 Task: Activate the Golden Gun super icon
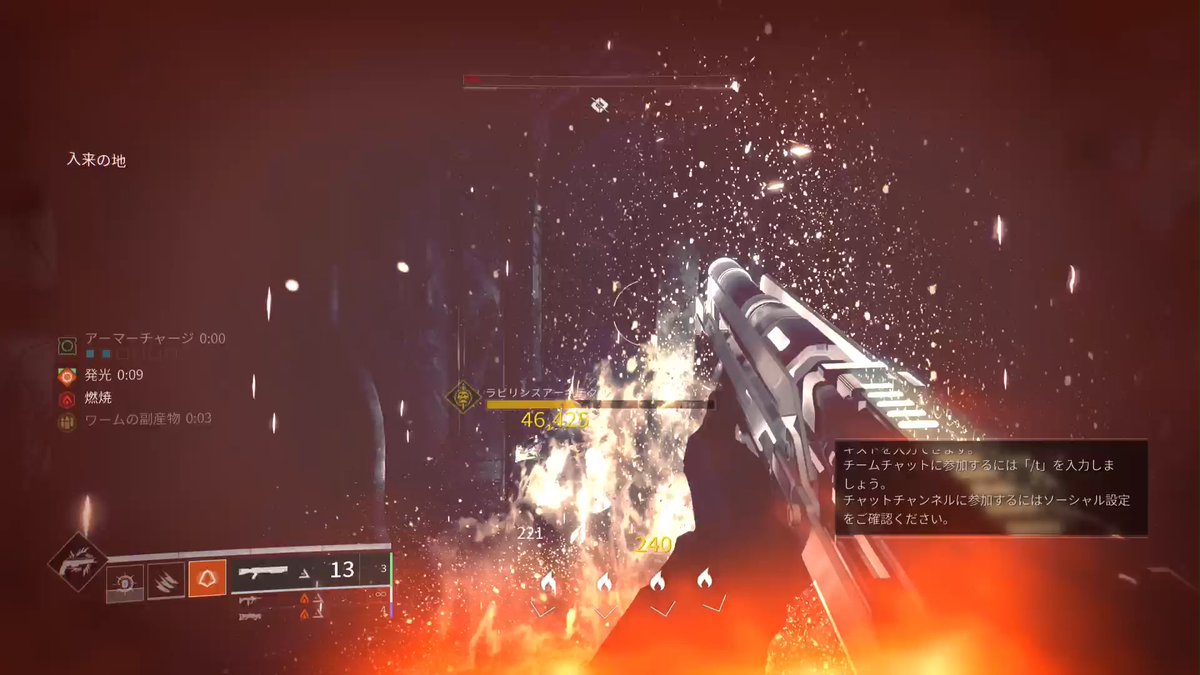(x=78, y=564)
